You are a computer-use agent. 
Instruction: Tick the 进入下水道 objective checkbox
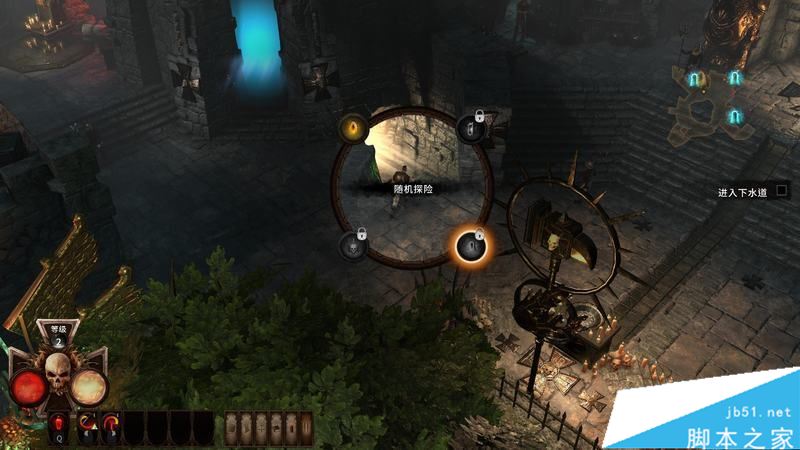tap(782, 188)
